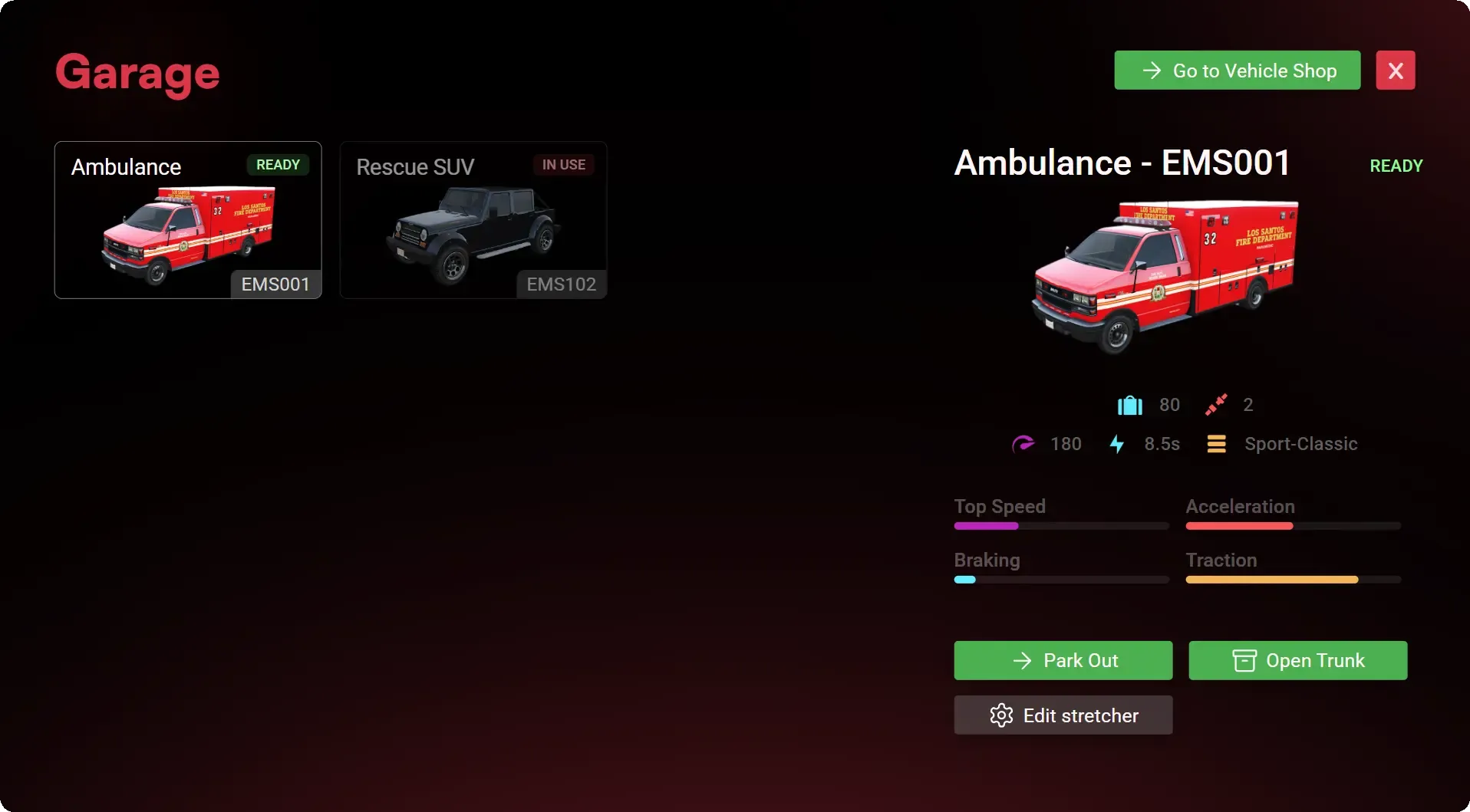1470x812 pixels.
Task: Toggle the READY status badge on Ambulance card
Action: pyautogui.click(x=278, y=164)
